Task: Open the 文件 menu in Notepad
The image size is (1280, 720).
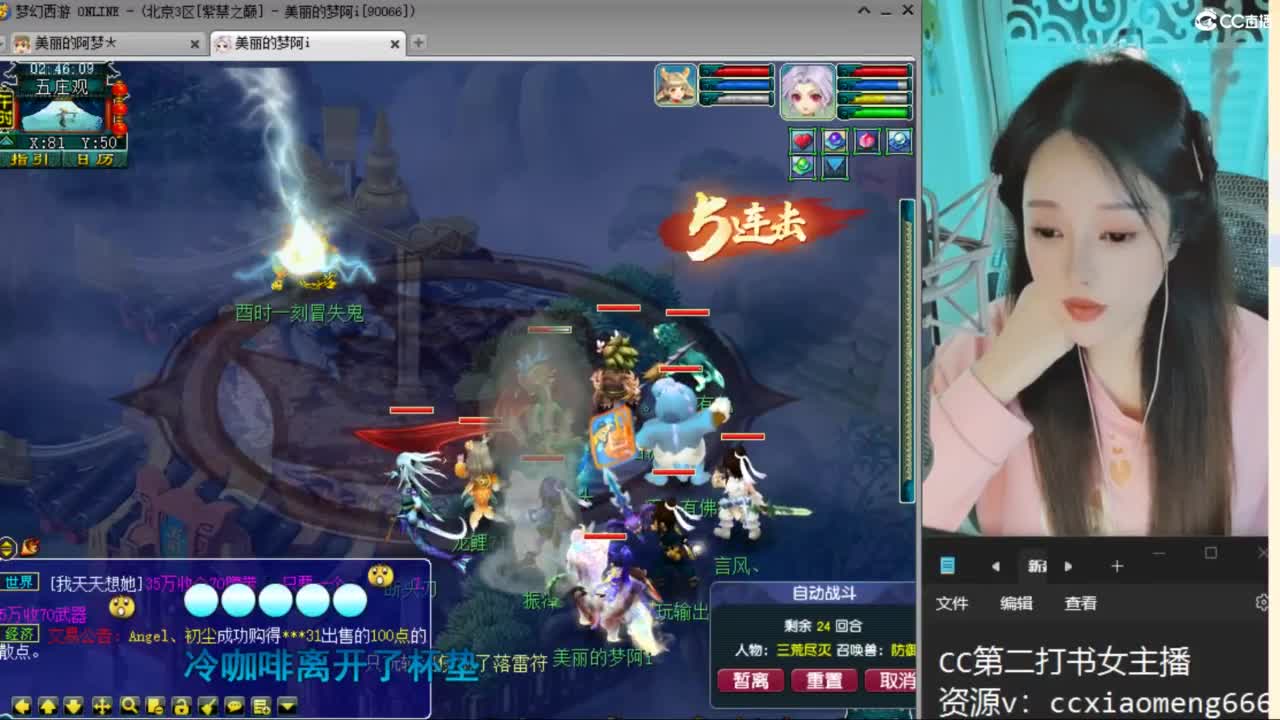Action: click(x=951, y=602)
